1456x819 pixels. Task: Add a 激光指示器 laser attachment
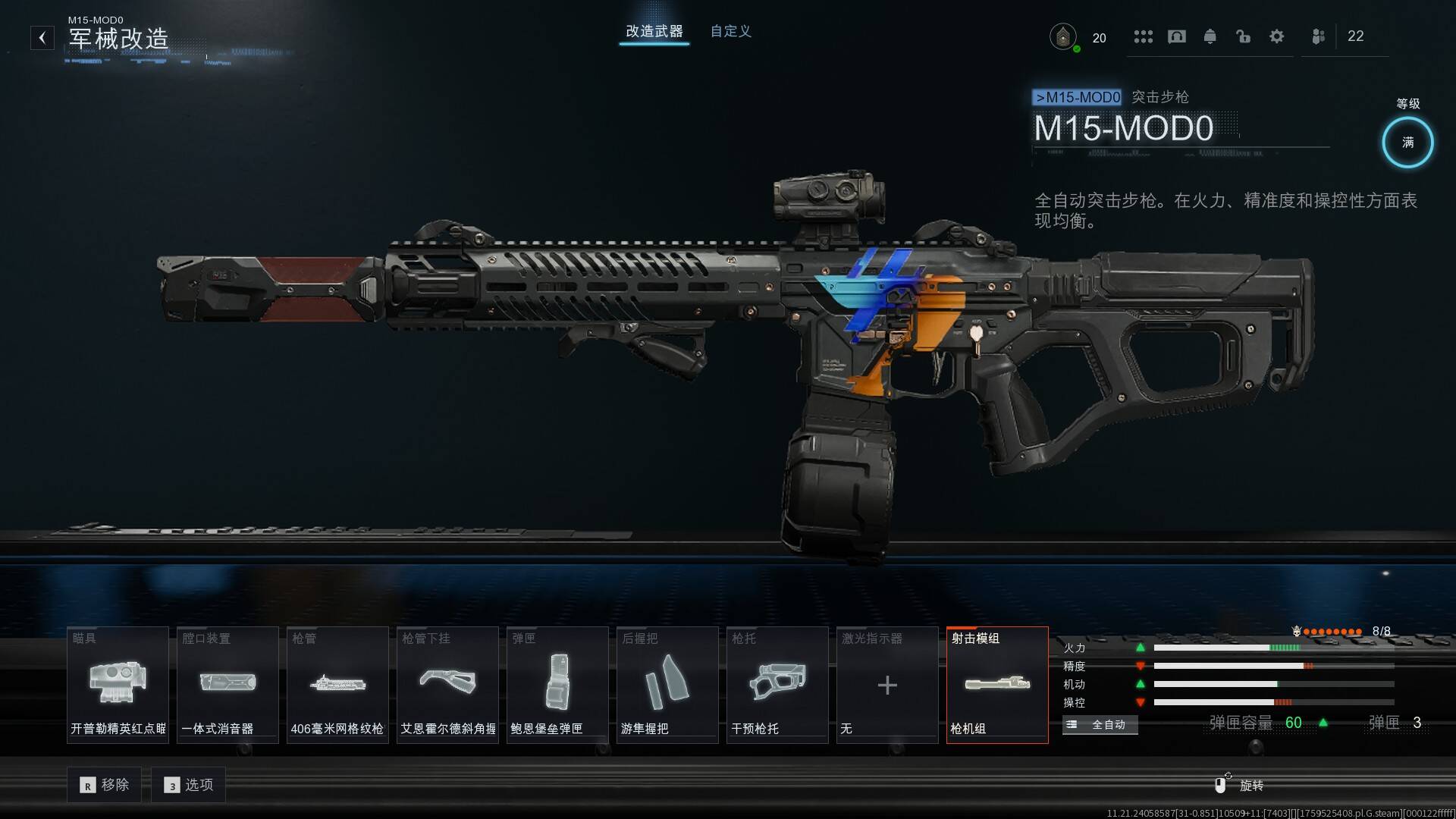click(887, 685)
